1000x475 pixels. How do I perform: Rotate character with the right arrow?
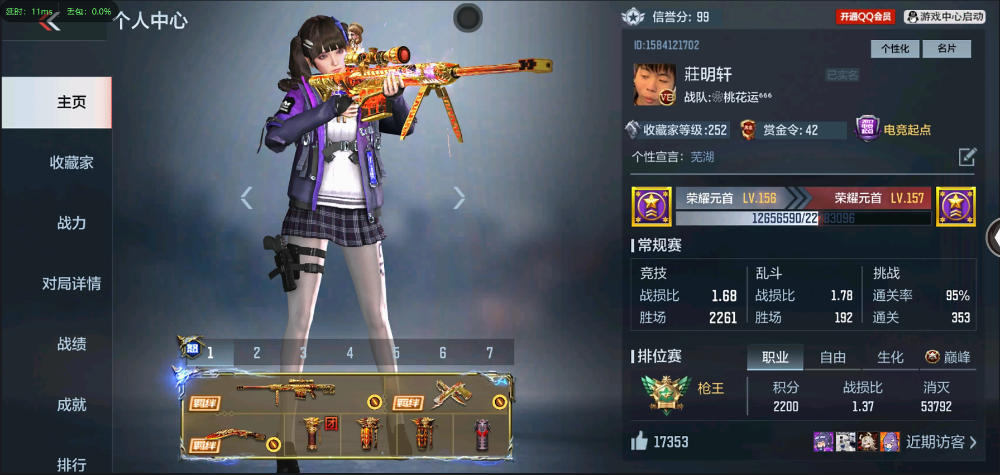point(459,198)
